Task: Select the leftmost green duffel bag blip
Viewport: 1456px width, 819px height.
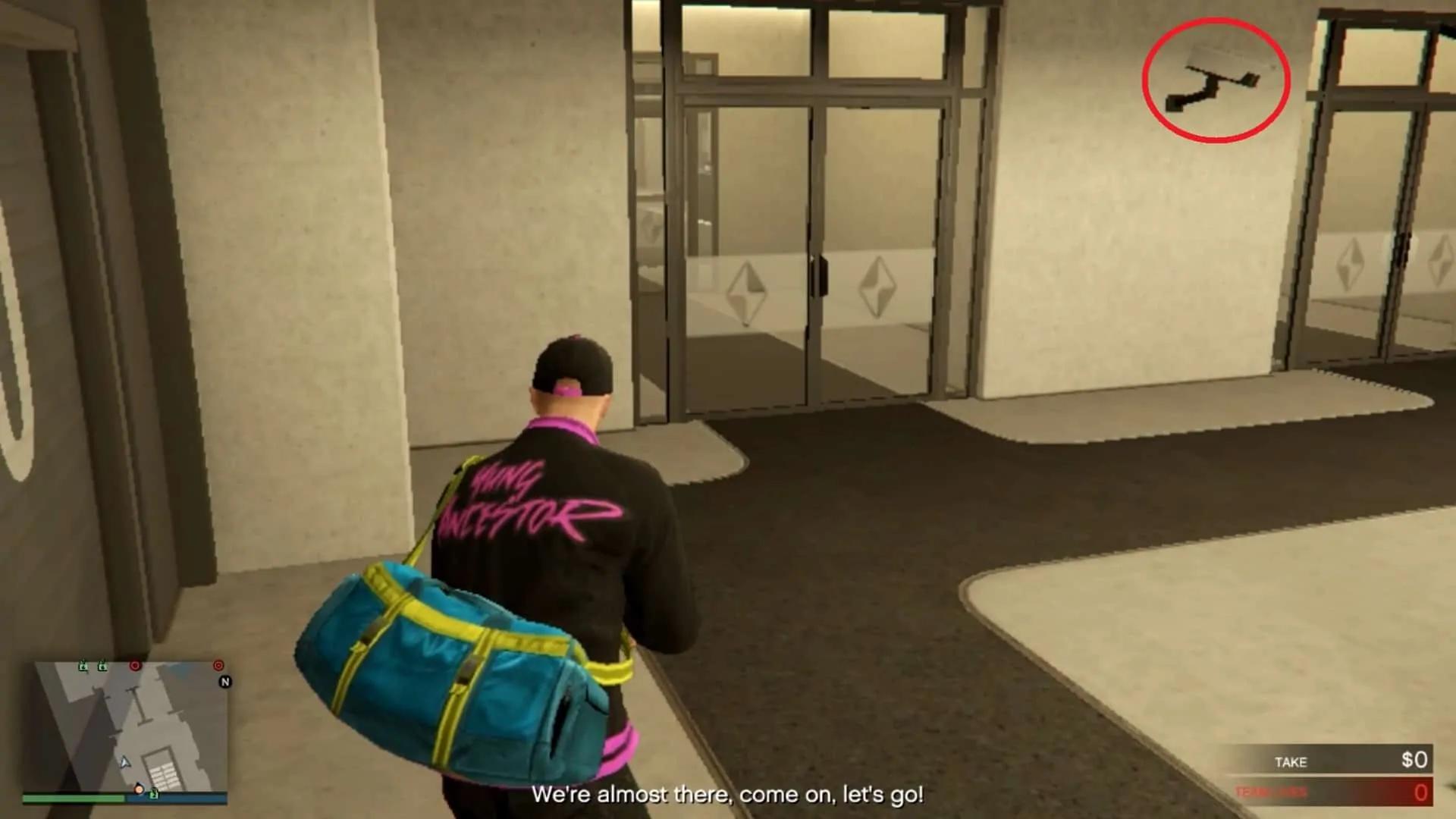Action: point(83,667)
